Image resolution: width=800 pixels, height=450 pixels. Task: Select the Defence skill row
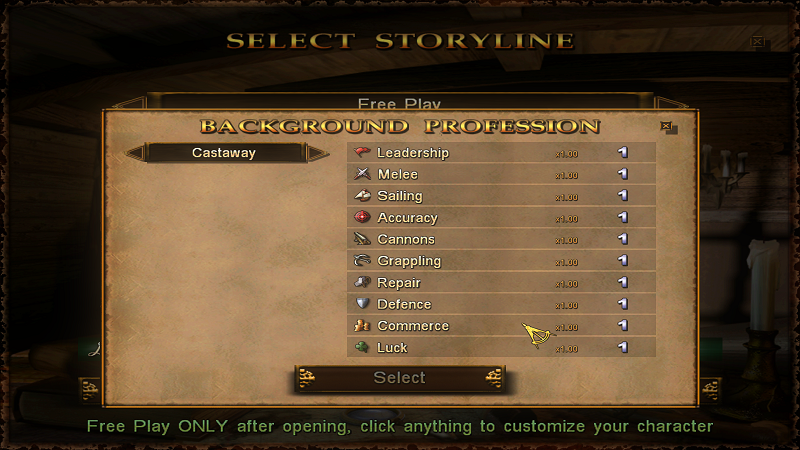(x=500, y=304)
